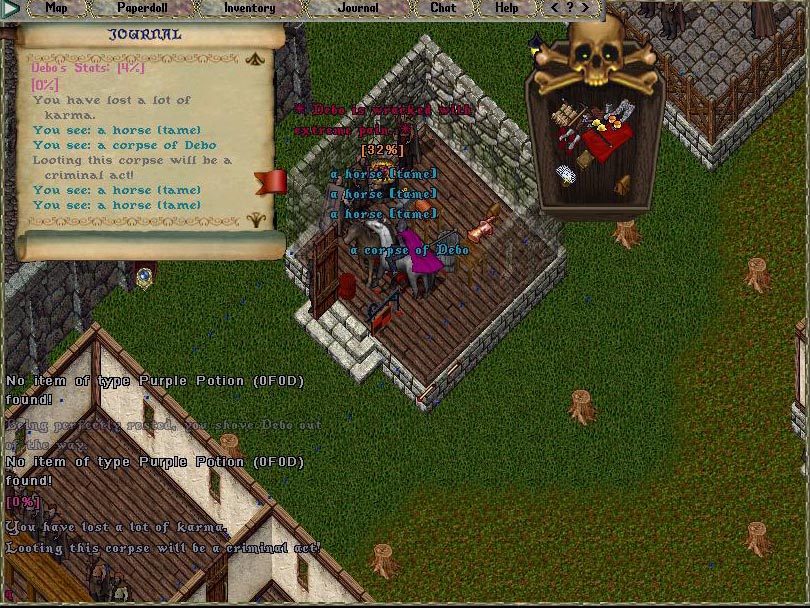Click the question mark button on the menu bar
810x608 pixels.
pos(570,8)
